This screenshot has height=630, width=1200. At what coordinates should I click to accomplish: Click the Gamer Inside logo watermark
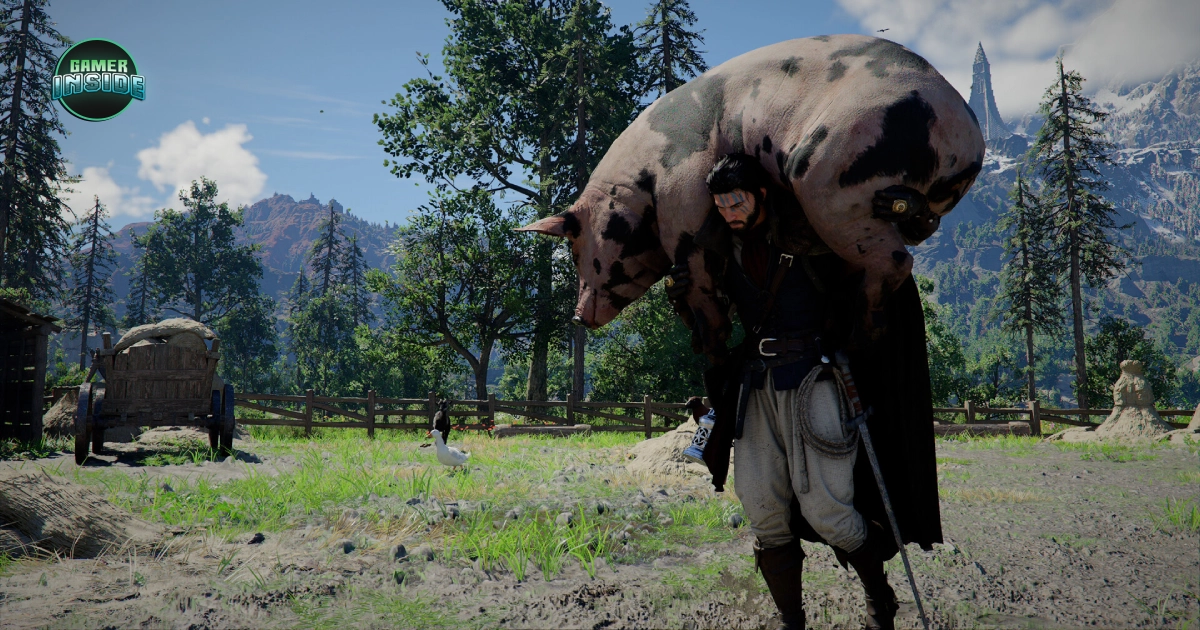point(98,80)
